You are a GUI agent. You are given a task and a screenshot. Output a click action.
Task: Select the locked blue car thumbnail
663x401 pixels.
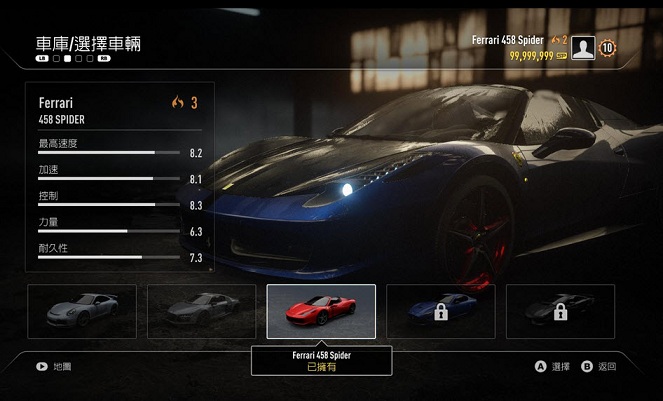pyautogui.click(x=440, y=311)
